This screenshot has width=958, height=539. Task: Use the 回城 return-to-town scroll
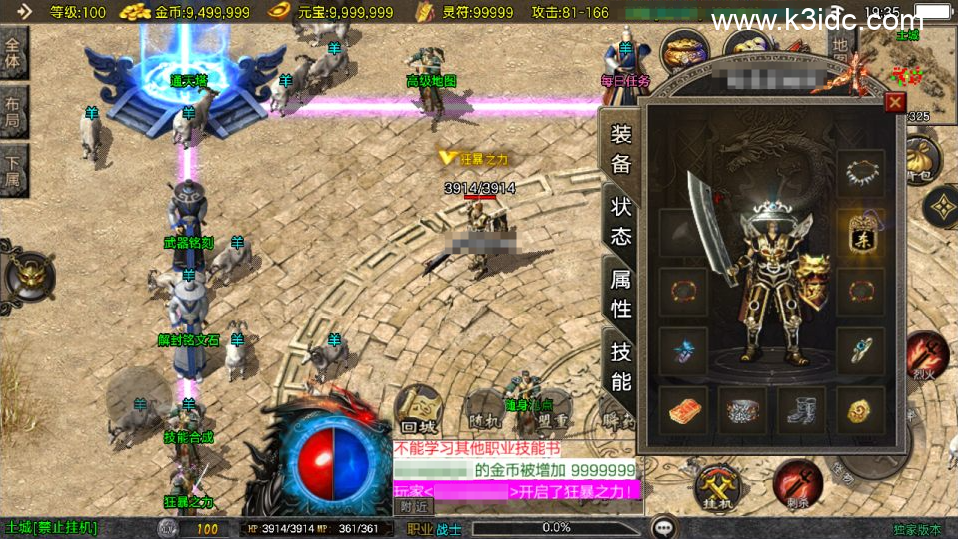coord(418,410)
